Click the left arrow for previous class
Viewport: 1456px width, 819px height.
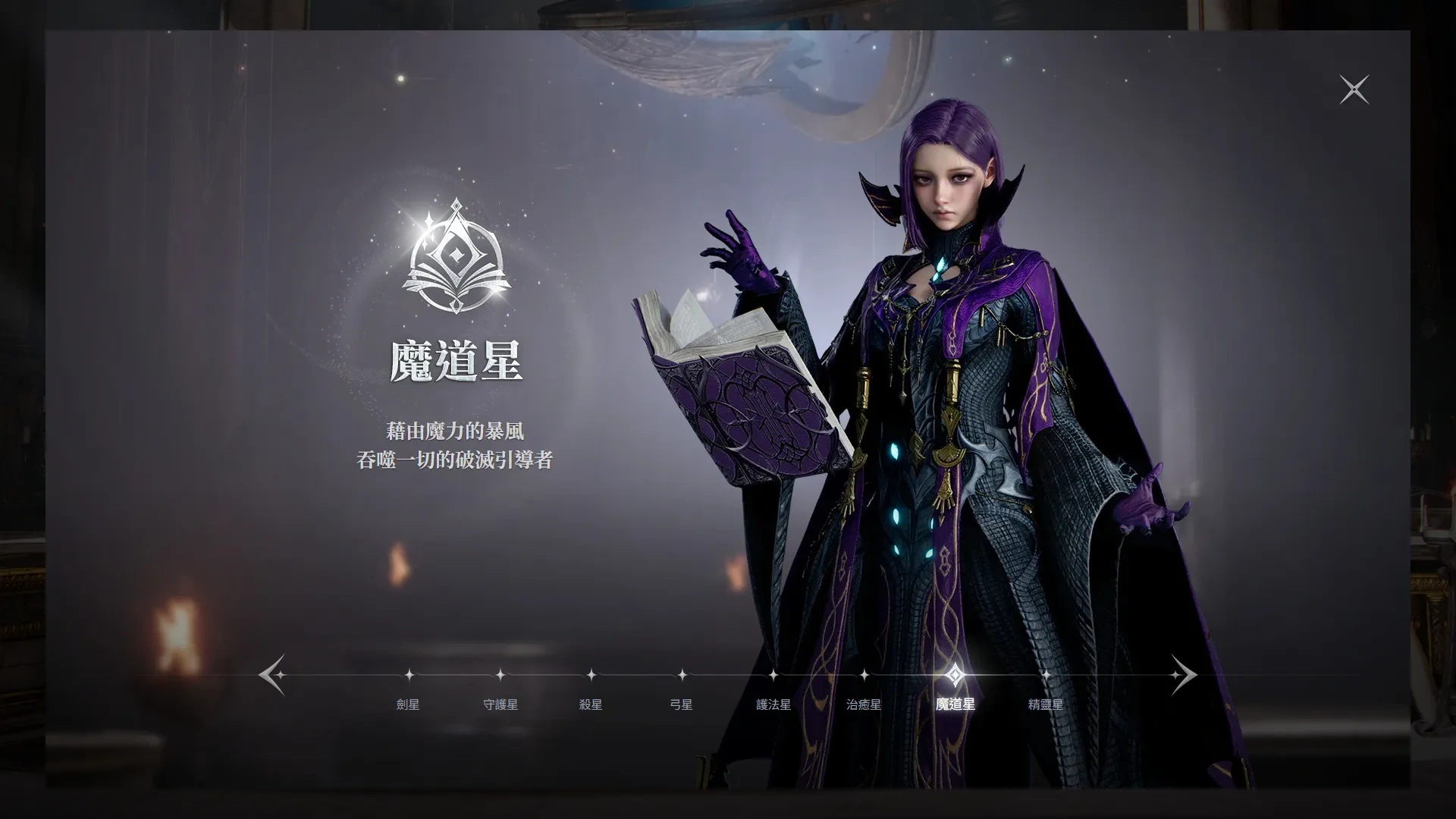coord(271,674)
